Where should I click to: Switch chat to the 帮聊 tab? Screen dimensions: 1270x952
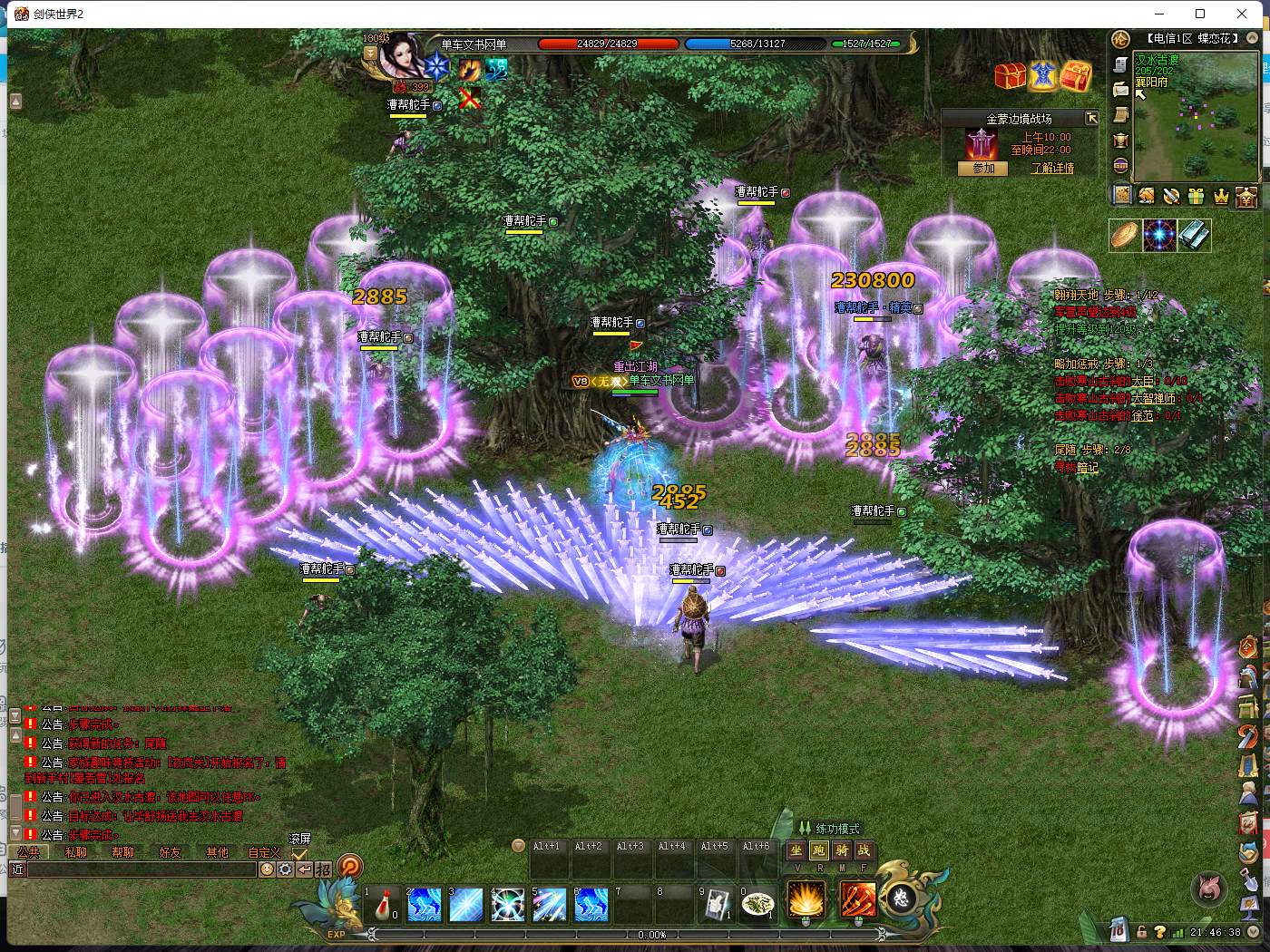(x=123, y=852)
